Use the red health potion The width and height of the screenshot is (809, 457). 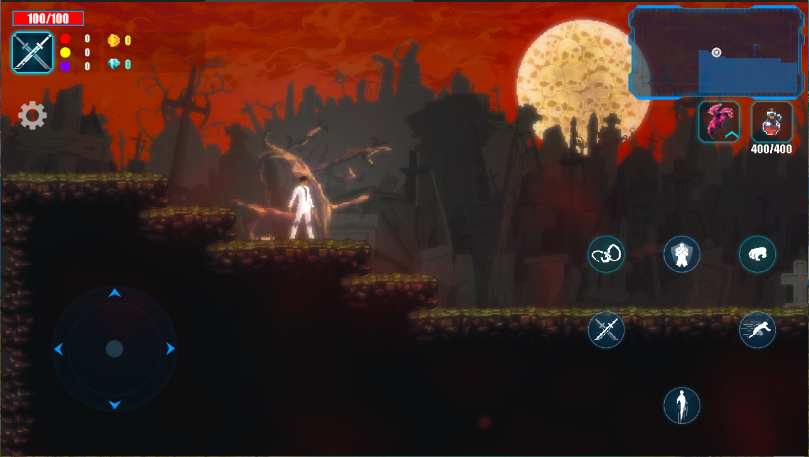tap(771, 122)
